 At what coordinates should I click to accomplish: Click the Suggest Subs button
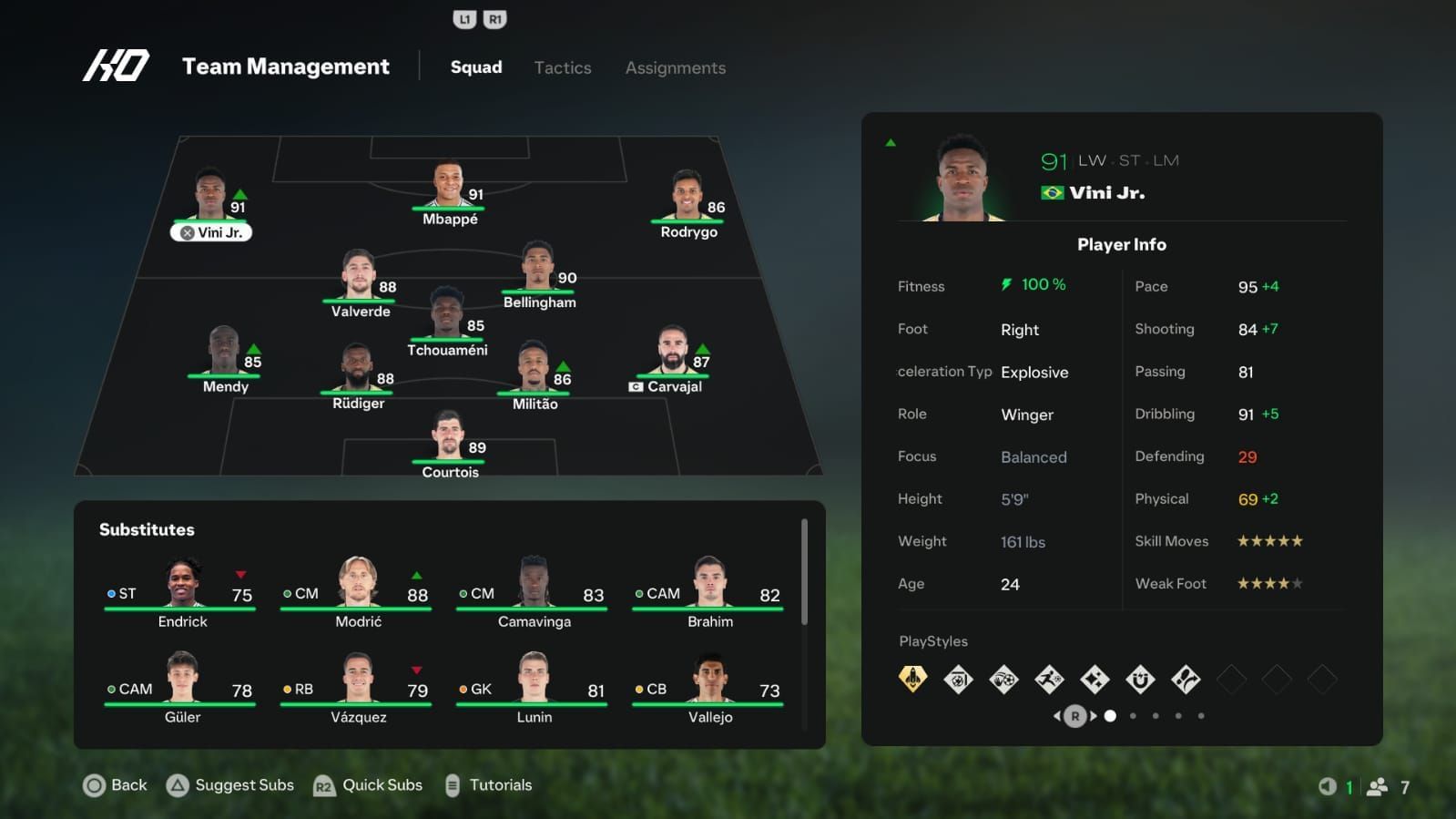pos(229,784)
